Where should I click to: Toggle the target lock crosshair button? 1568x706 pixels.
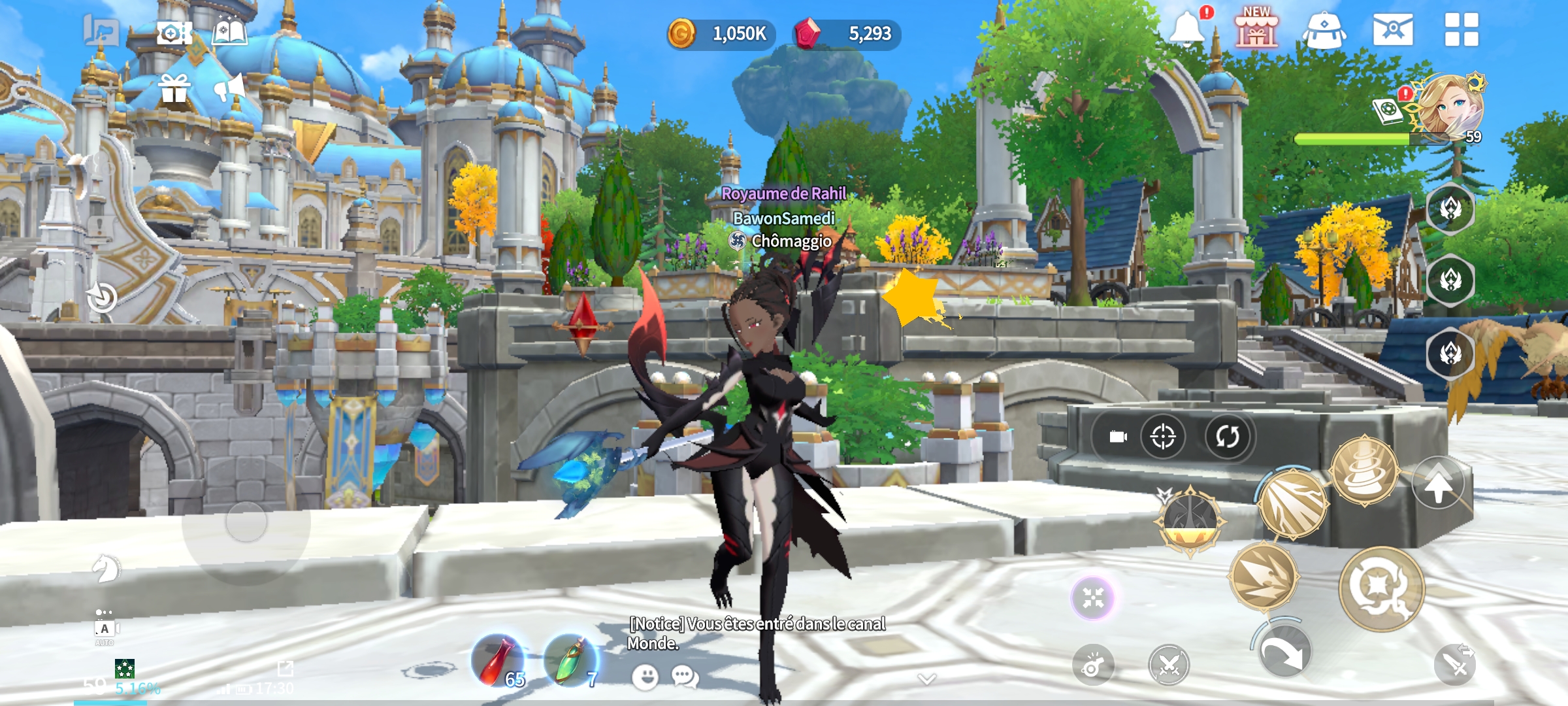point(1163,436)
